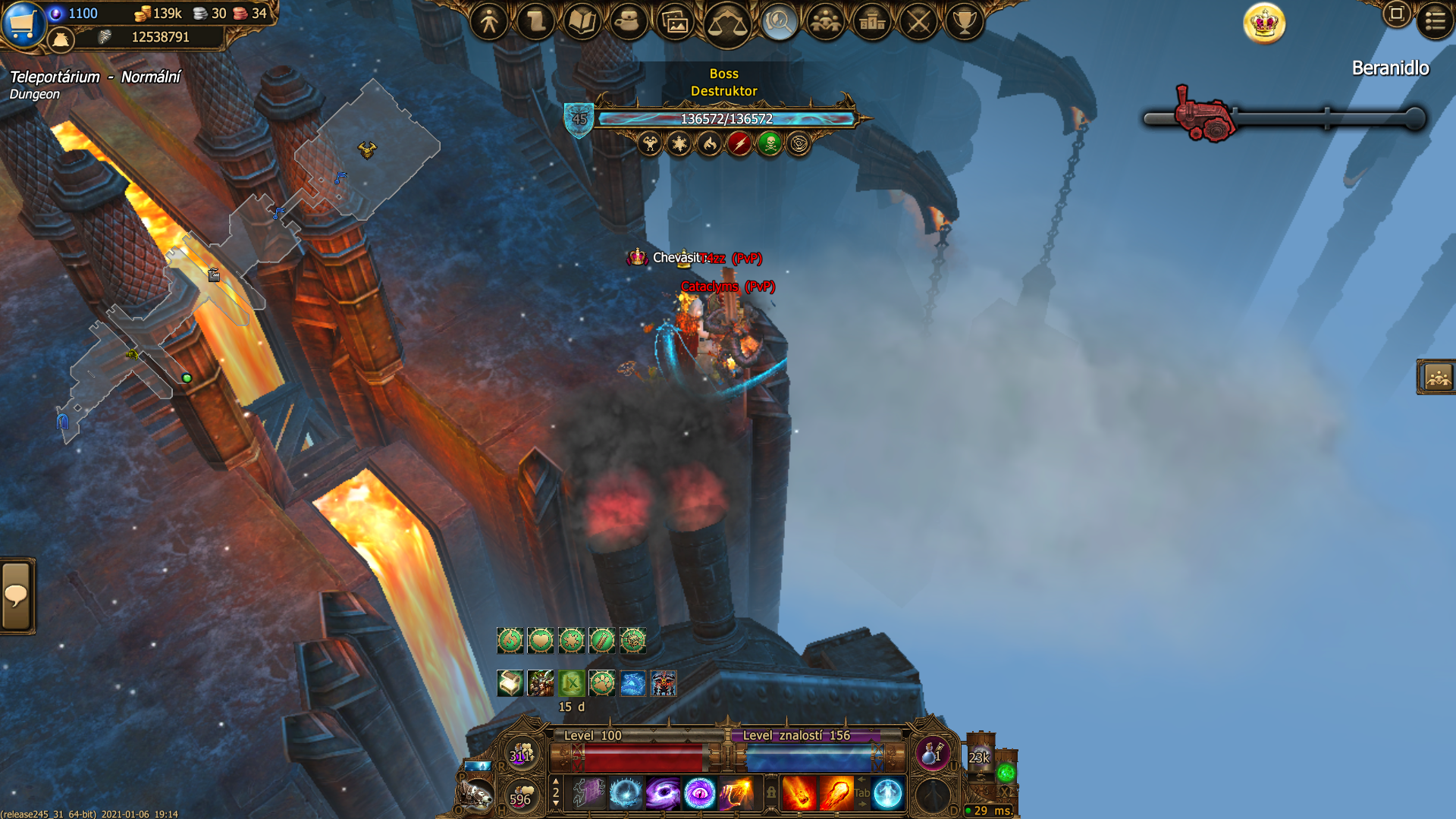
Task: Open the chat speech bubble panel
Action: [17, 596]
